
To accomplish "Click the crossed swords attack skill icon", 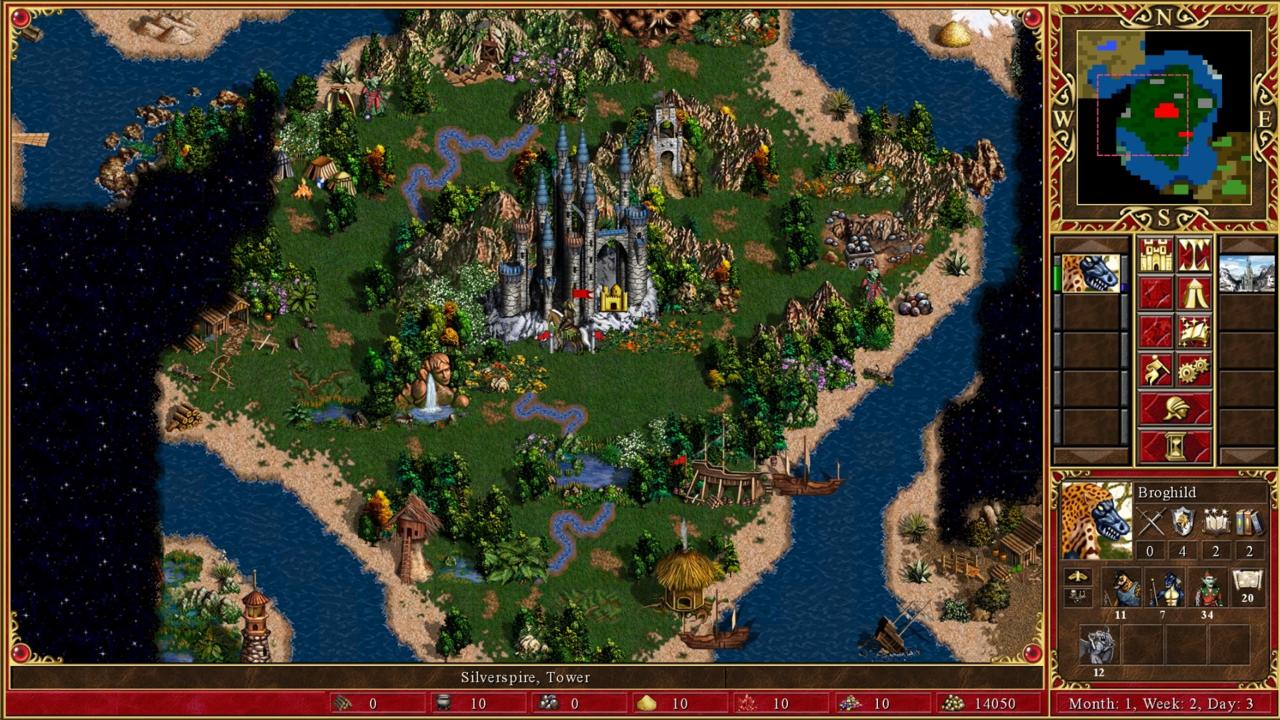I will click(1152, 521).
